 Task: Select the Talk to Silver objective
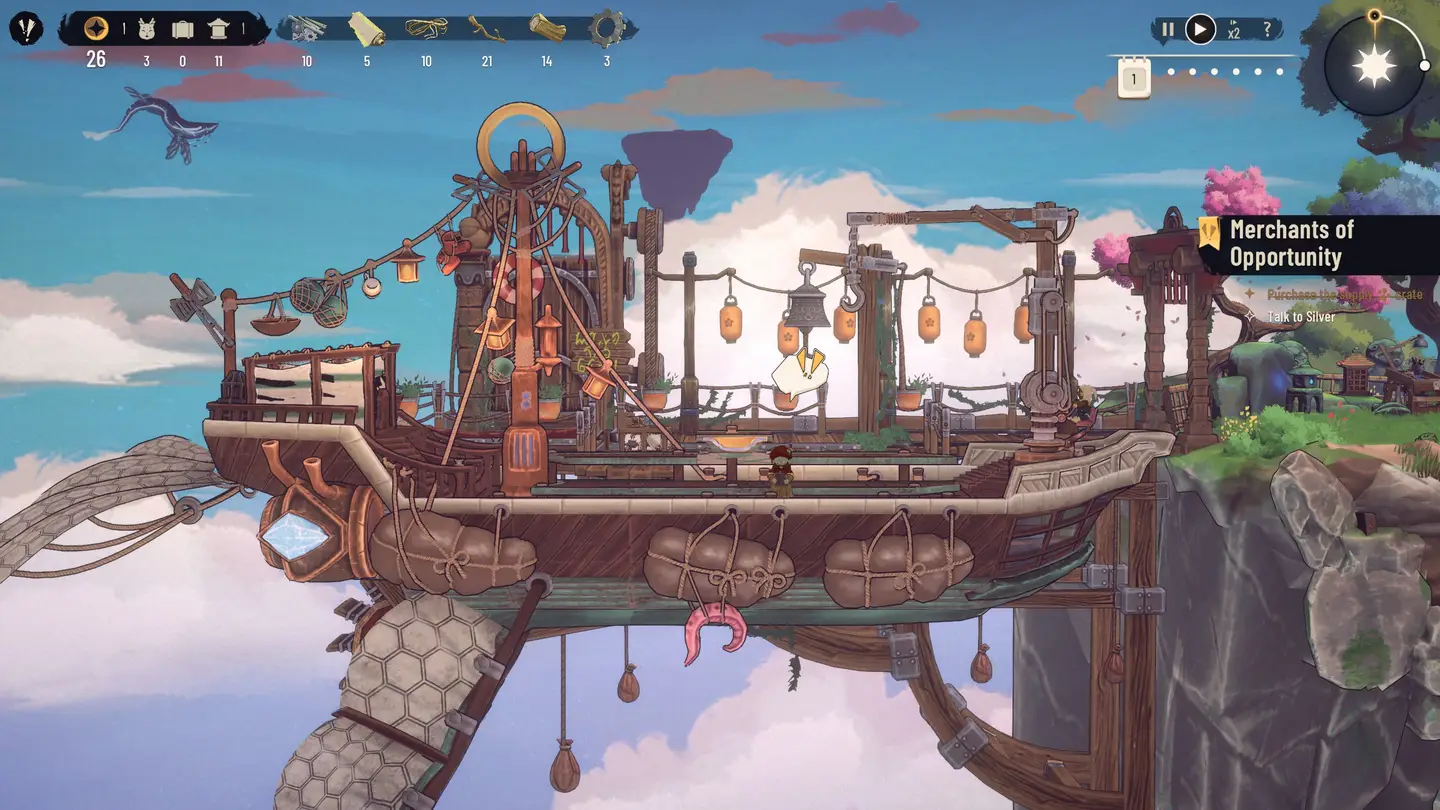1301,317
